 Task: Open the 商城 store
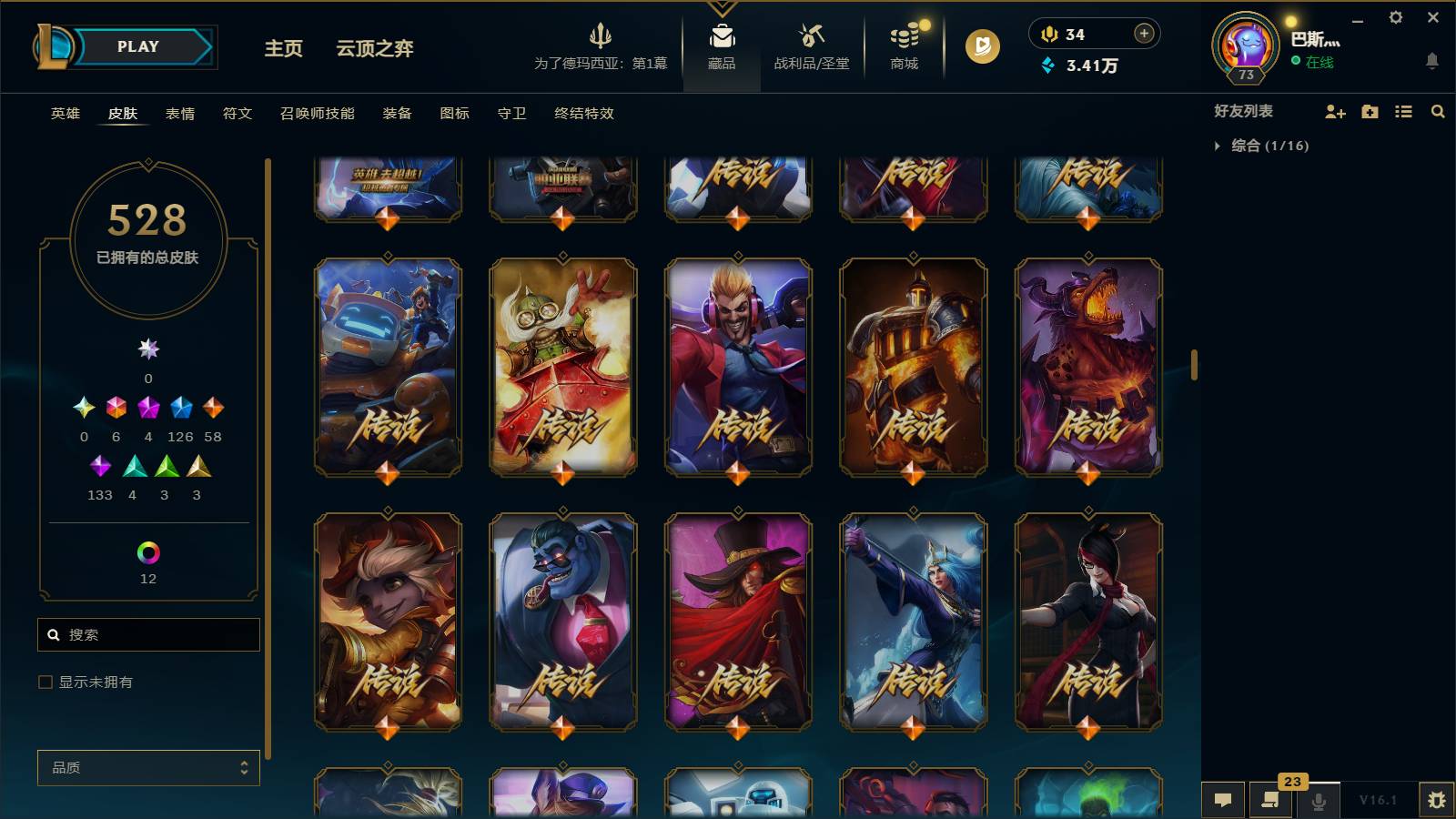click(902, 47)
